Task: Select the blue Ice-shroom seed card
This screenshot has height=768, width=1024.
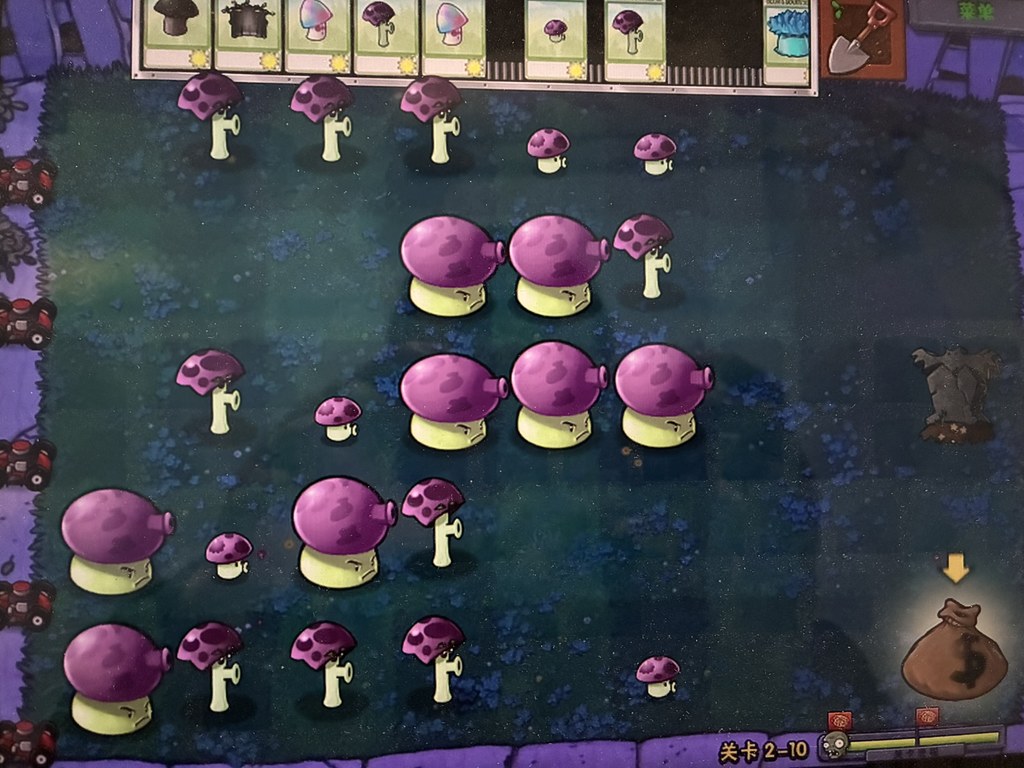Action: (786, 40)
